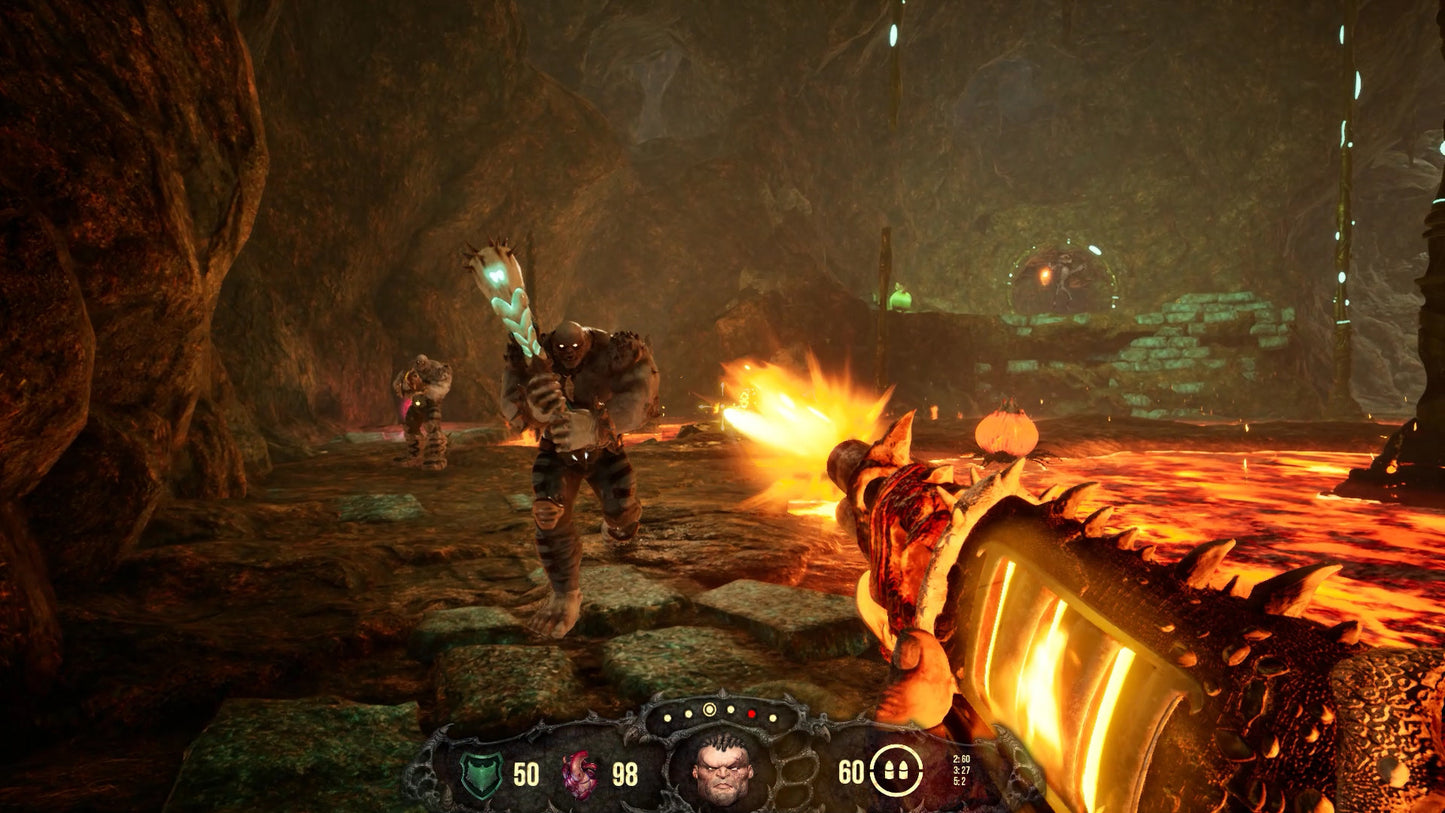Screen dimensions: 1445x813
Task: Click the green armor shield icon
Action: point(481,775)
